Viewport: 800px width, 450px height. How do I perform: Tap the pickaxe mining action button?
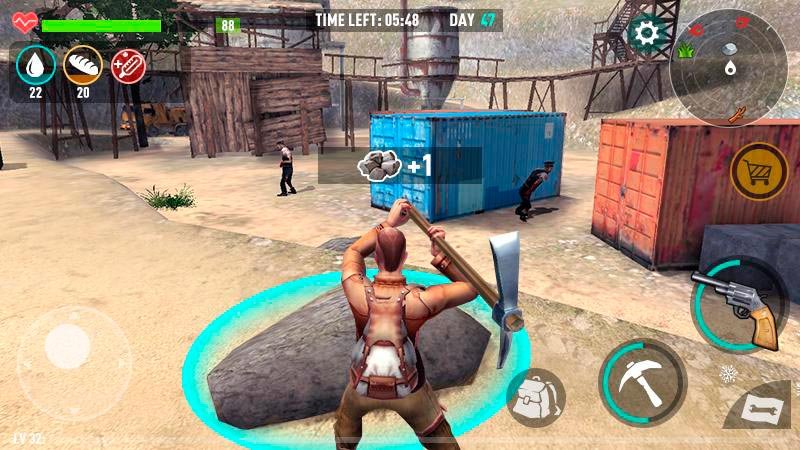coord(642,380)
